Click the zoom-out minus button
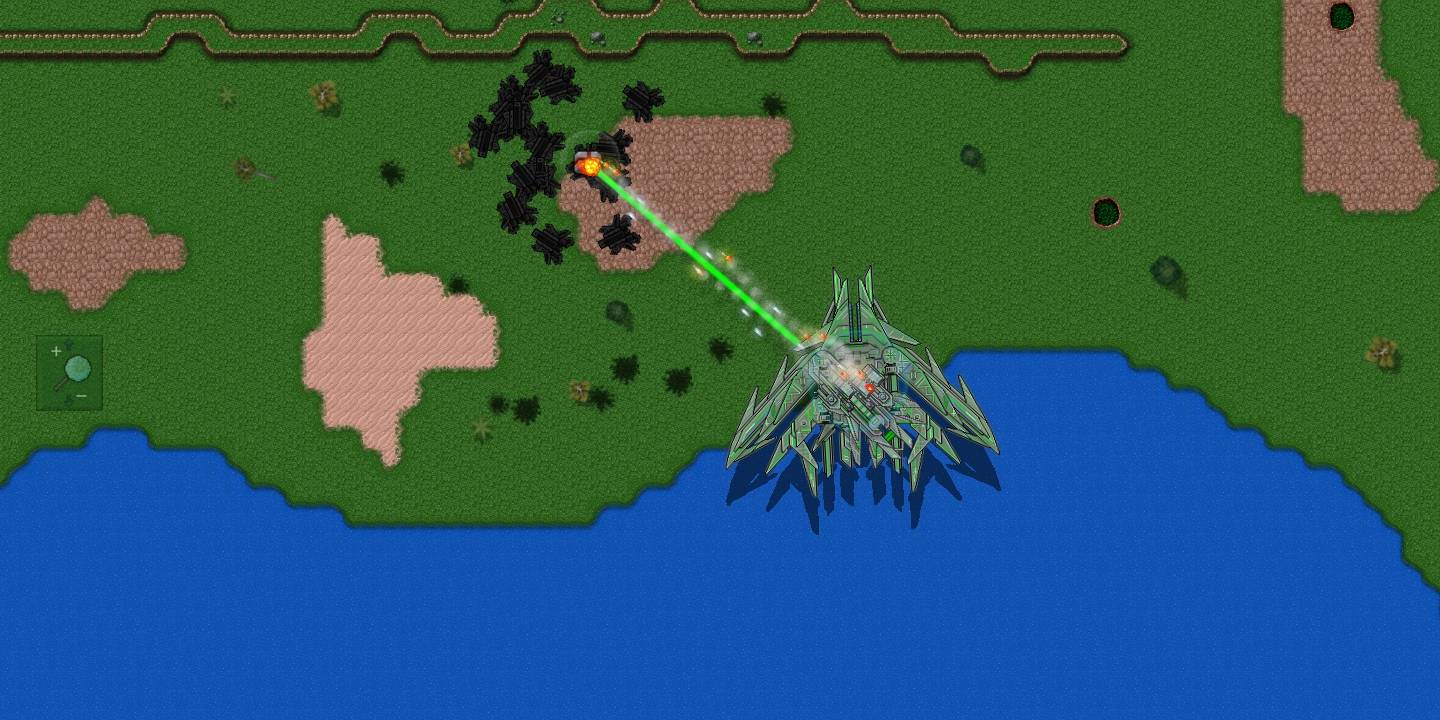The height and width of the screenshot is (720, 1440). click(81, 395)
